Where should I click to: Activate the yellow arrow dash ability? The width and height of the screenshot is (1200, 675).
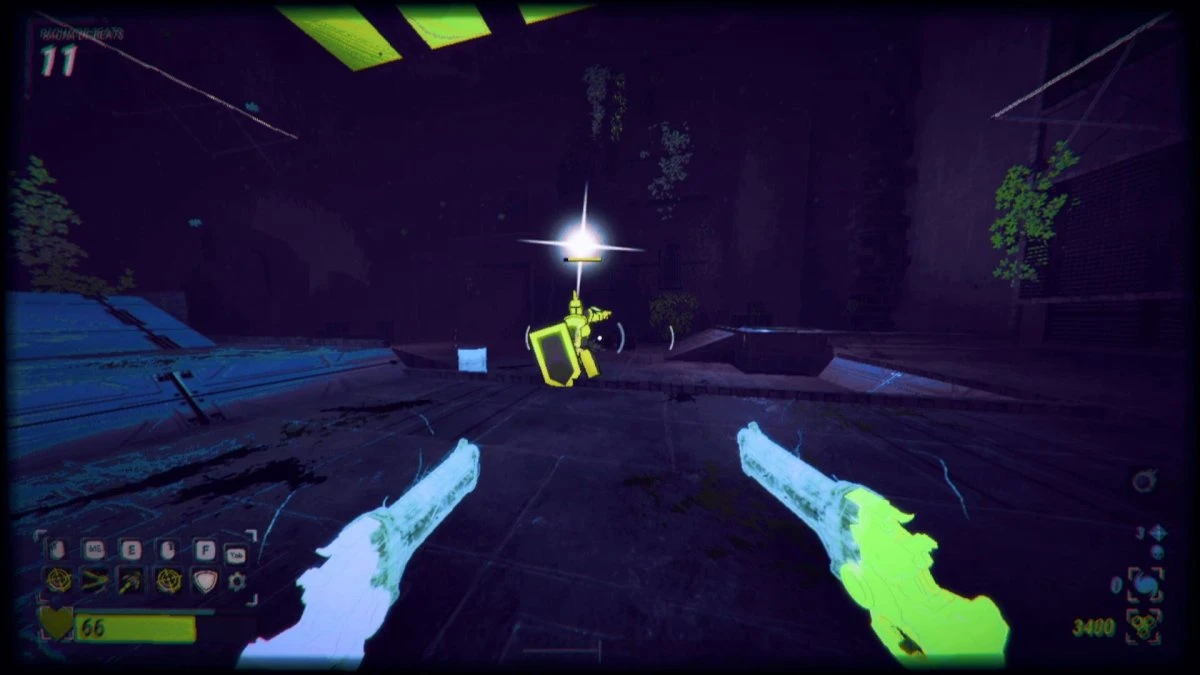95,579
